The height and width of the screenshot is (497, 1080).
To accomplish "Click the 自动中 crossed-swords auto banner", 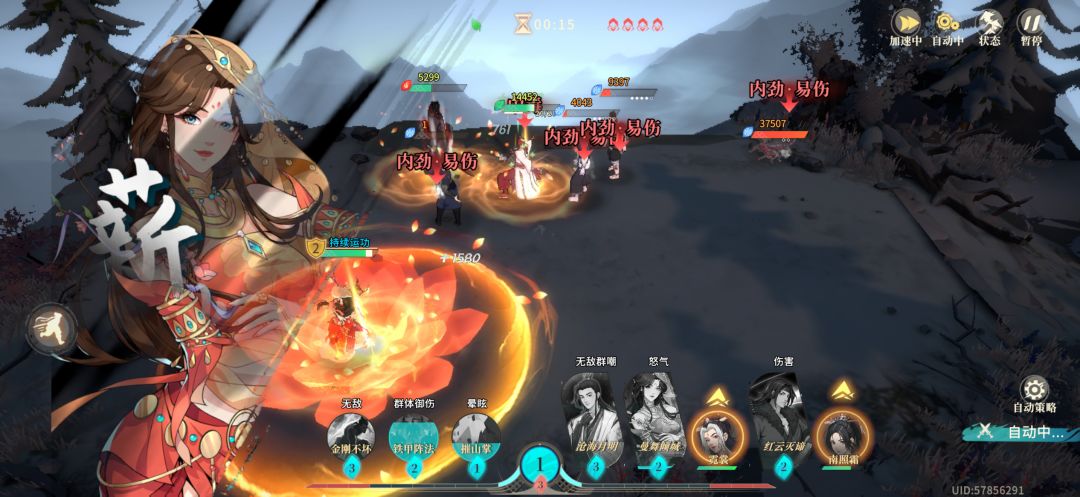I will click(x=1020, y=432).
